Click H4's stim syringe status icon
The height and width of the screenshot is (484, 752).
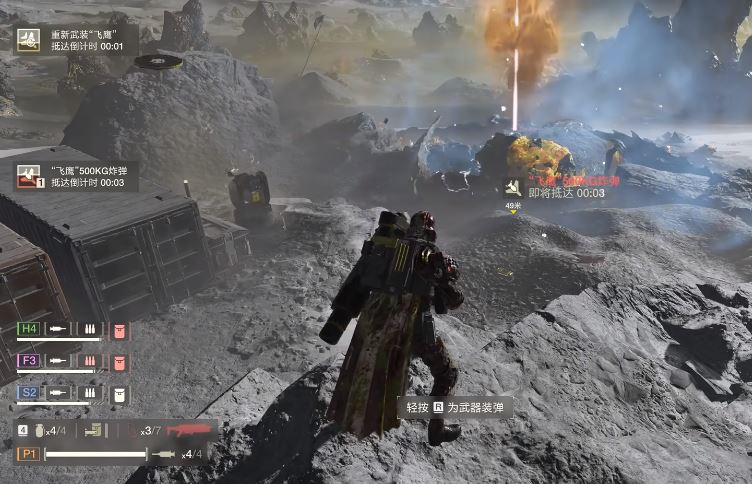[59, 329]
